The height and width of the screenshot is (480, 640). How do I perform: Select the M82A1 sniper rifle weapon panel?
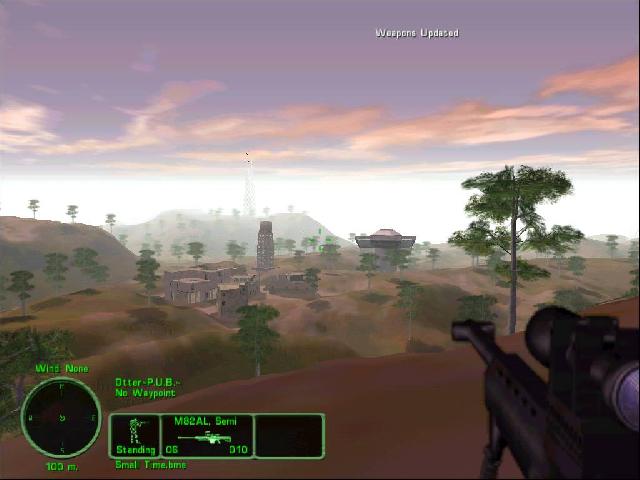coord(206,436)
